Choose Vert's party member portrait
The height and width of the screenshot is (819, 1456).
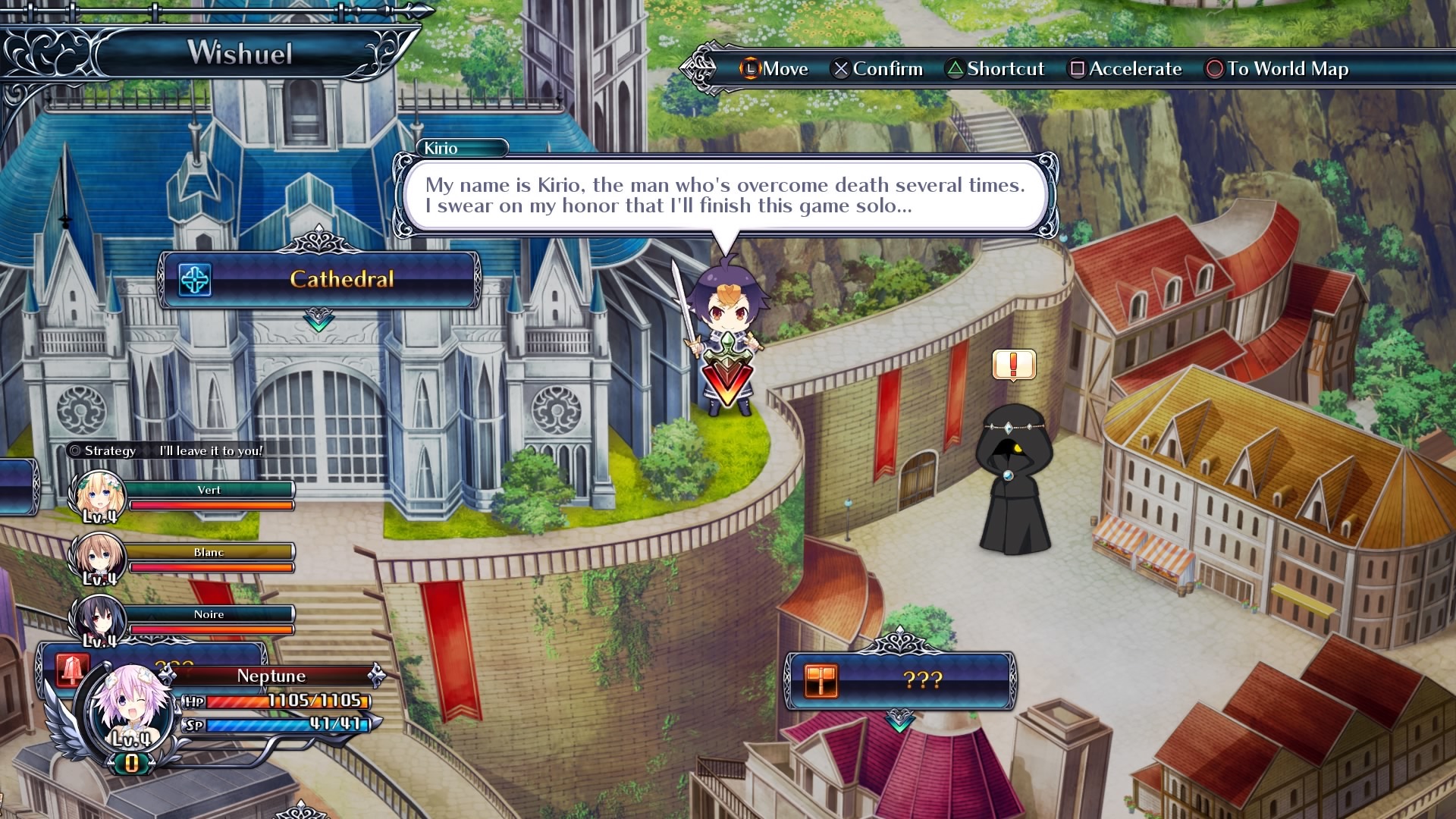(x=96, y=495)
